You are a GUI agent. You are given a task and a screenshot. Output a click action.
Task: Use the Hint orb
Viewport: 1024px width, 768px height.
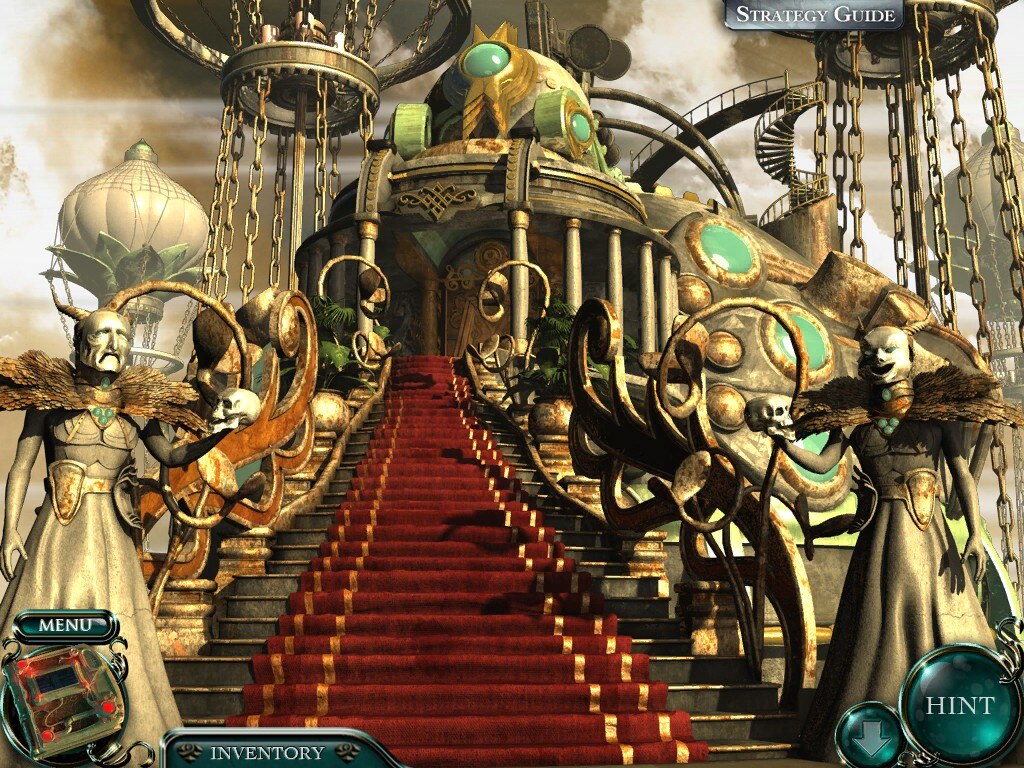pyautogui.click(x=959, y=704)
